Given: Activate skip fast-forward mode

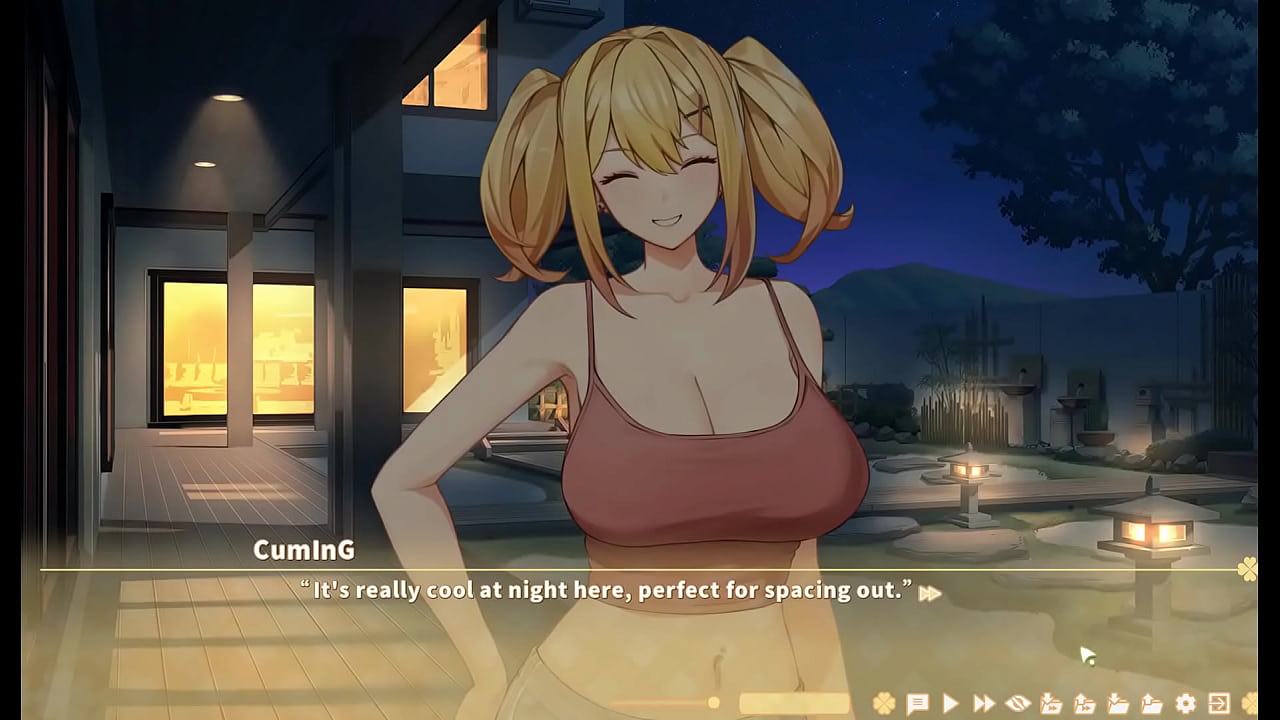Looking at the screenshot, I should pyautogui.click(x=982, y=701).
